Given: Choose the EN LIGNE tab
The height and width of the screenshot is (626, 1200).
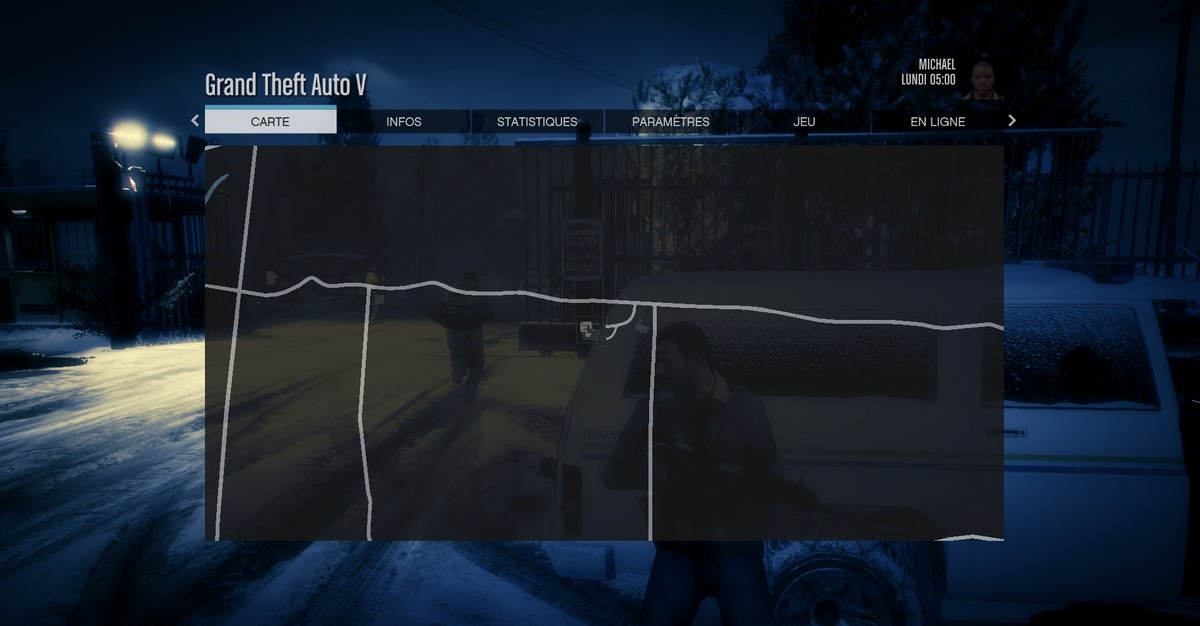Looking at the screenshot, I should coord(937,122).
